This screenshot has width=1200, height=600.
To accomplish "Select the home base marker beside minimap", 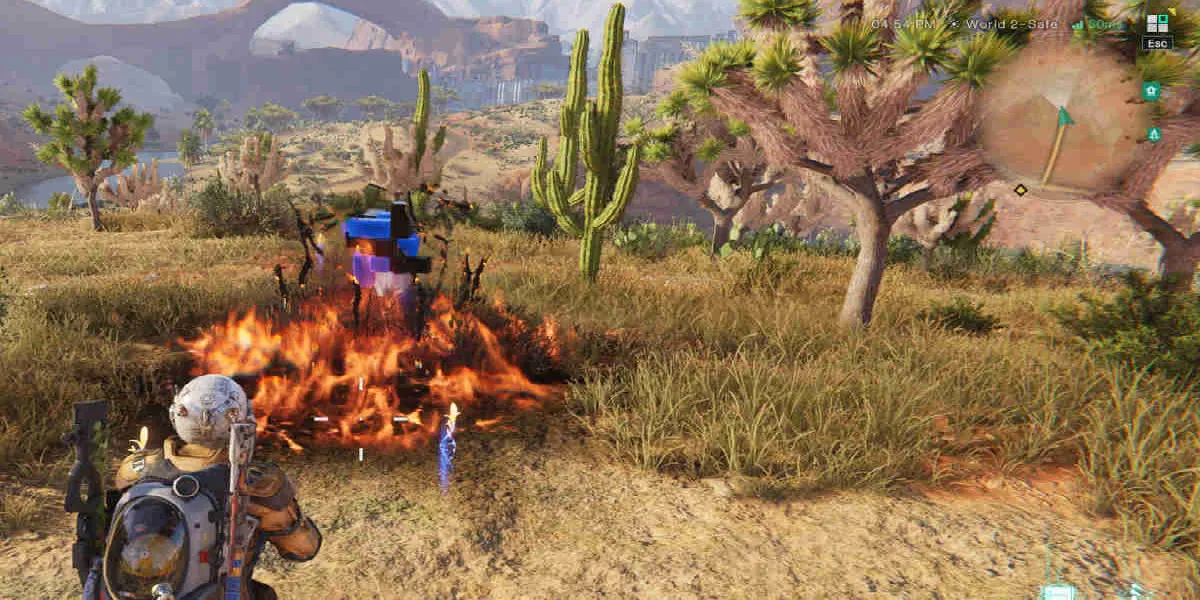I will click(1151, 91).
